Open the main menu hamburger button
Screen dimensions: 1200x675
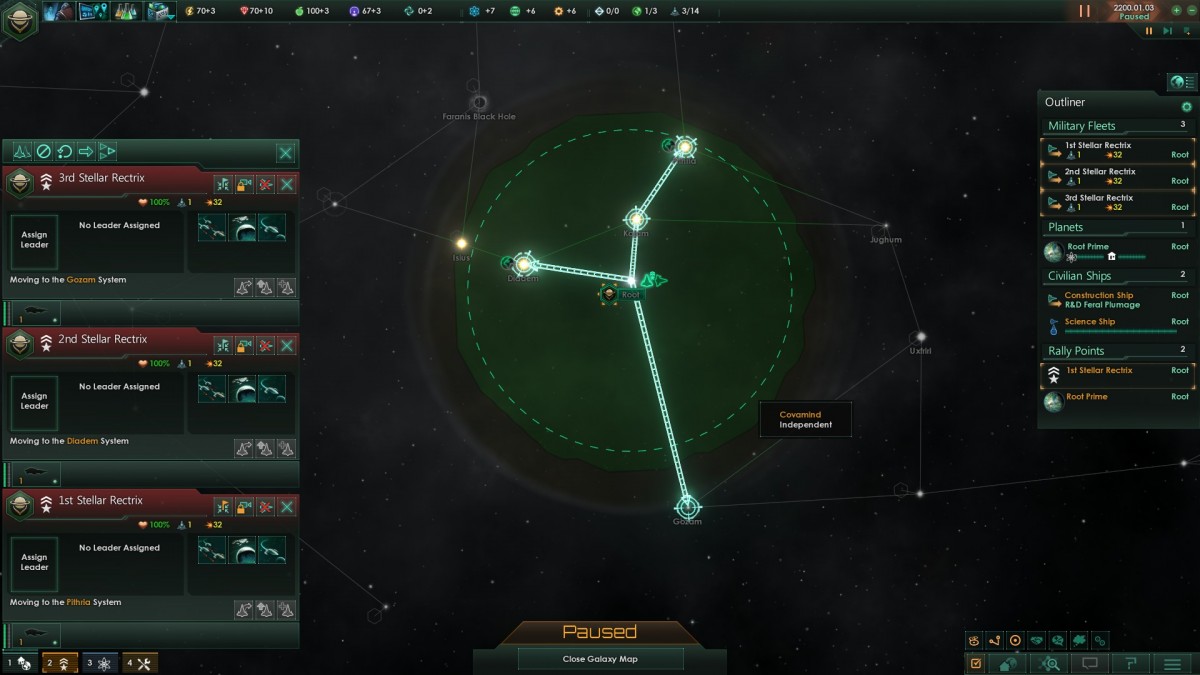[1172, 663]
